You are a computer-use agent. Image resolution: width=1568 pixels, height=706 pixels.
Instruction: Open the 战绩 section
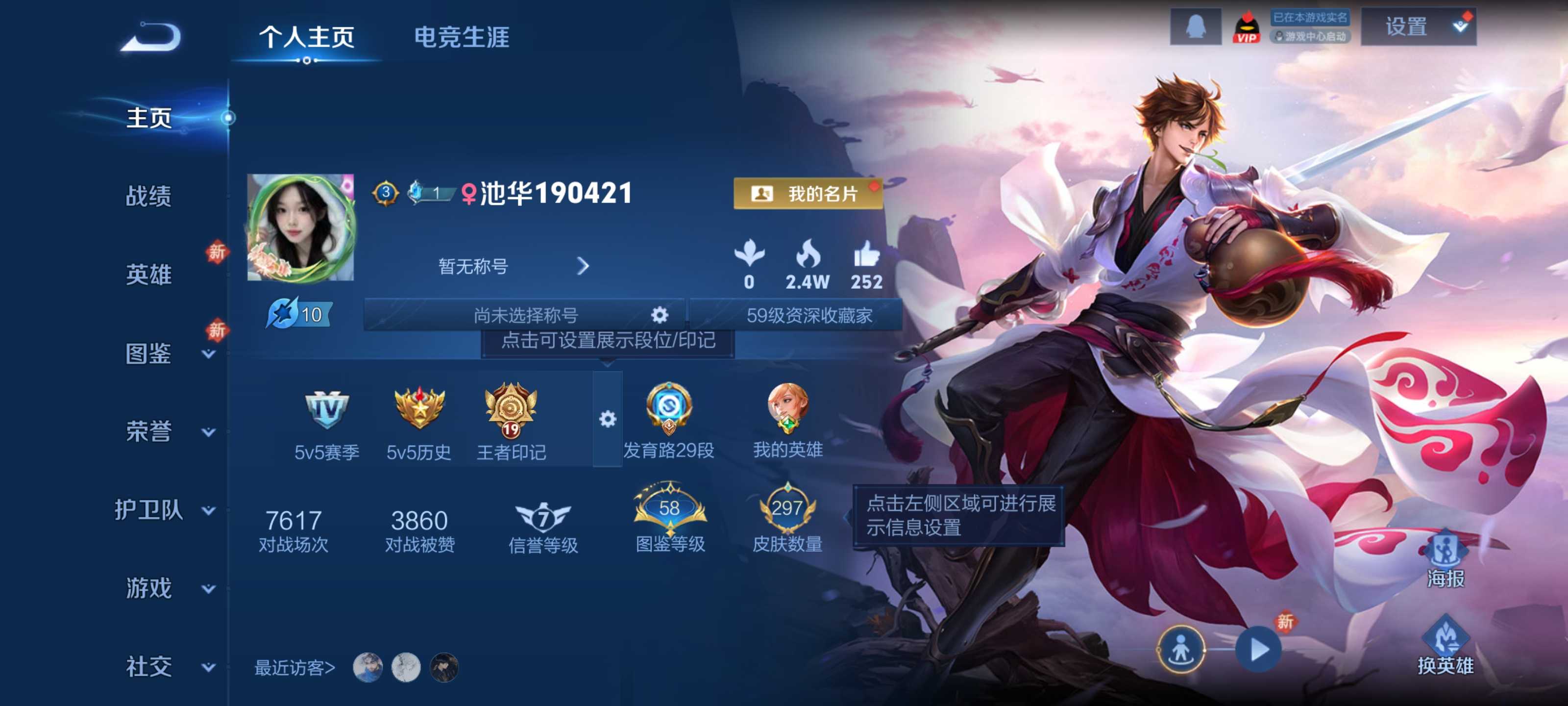coord(148,196)
